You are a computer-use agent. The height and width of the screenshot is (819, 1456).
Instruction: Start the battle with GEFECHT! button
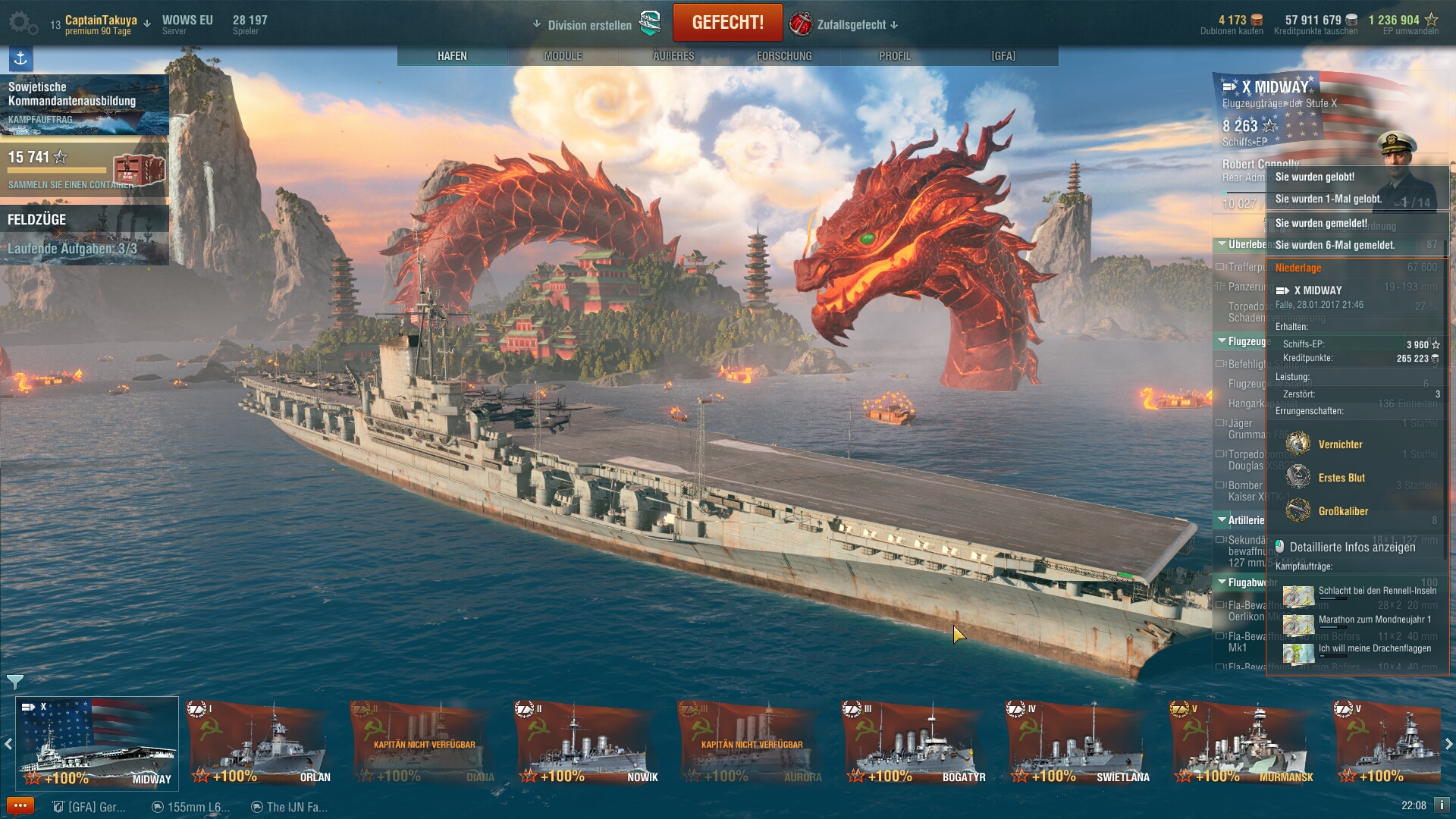pos(727,23)
